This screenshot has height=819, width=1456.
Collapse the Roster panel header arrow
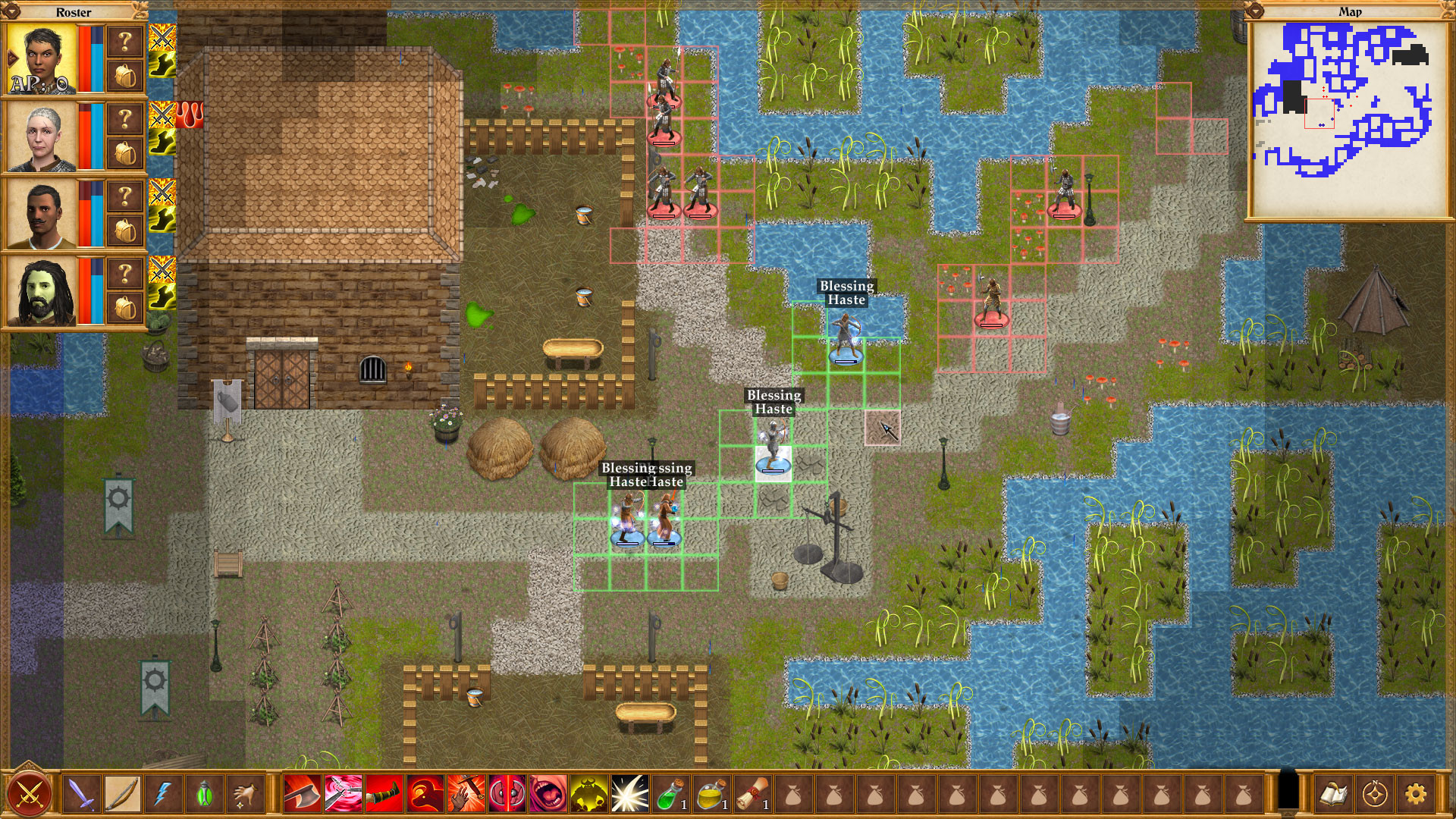coord(11,11)
